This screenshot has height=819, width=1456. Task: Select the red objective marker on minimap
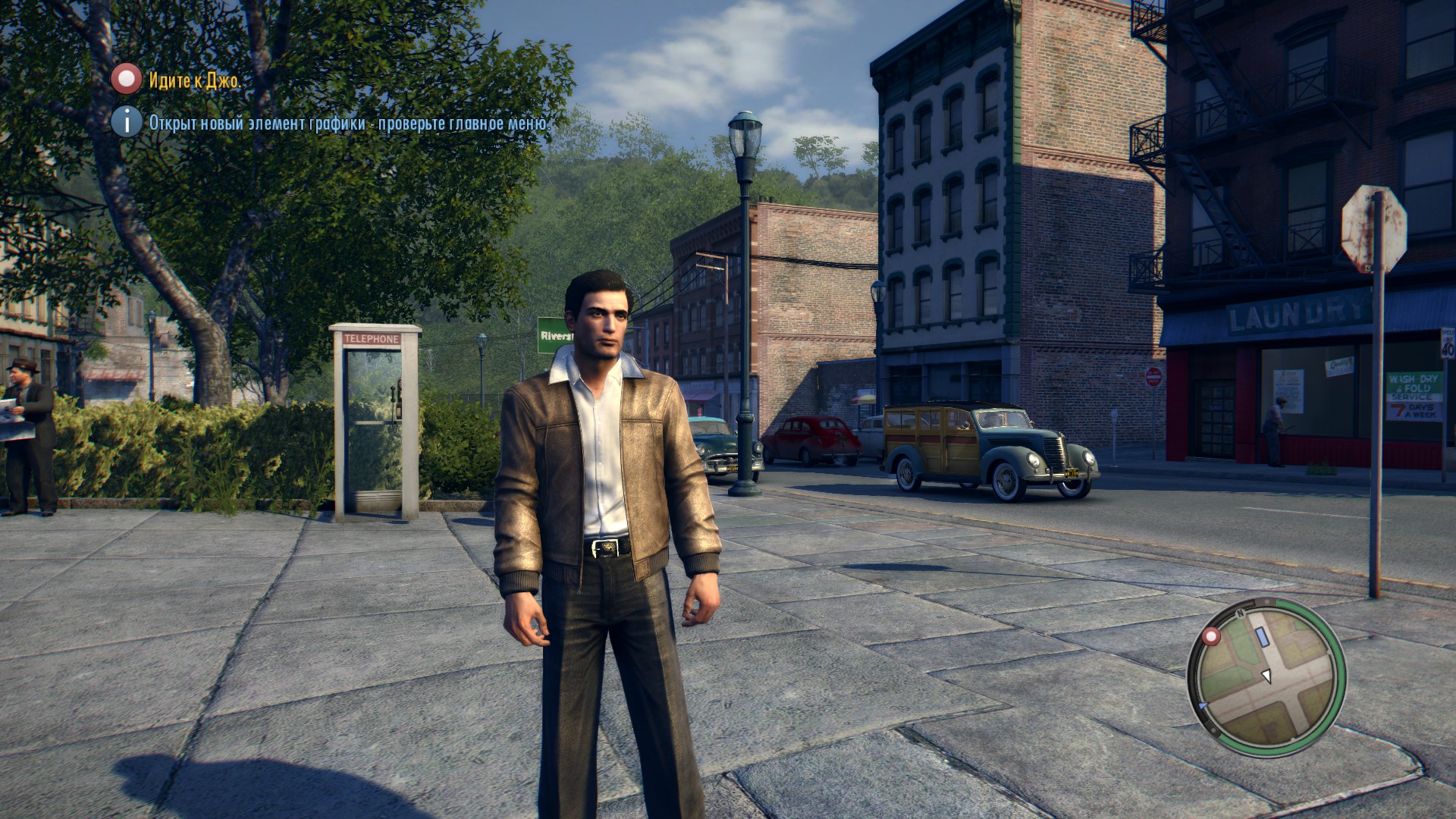click(1212, 635)
